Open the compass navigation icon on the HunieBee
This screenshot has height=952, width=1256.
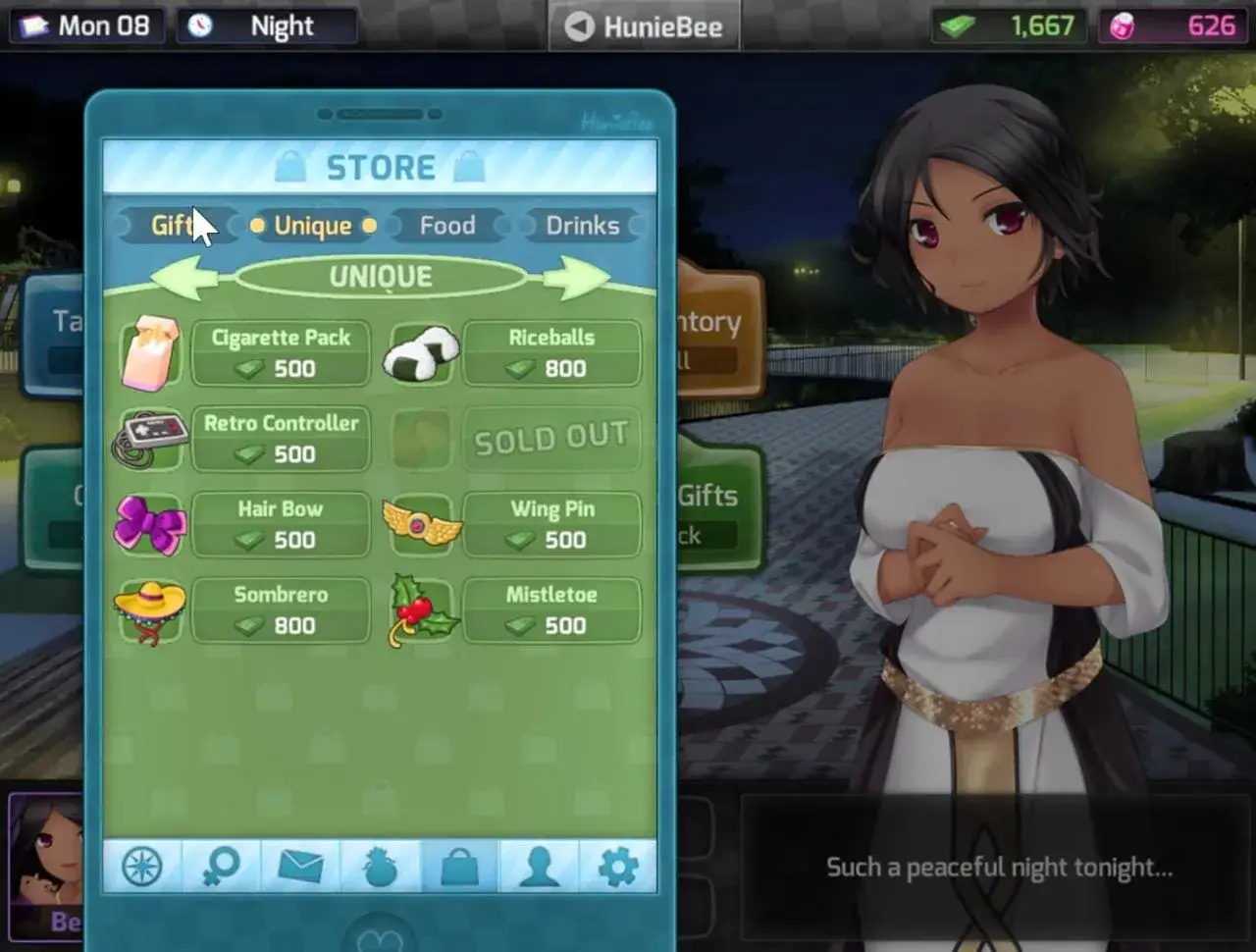(141, 867)
